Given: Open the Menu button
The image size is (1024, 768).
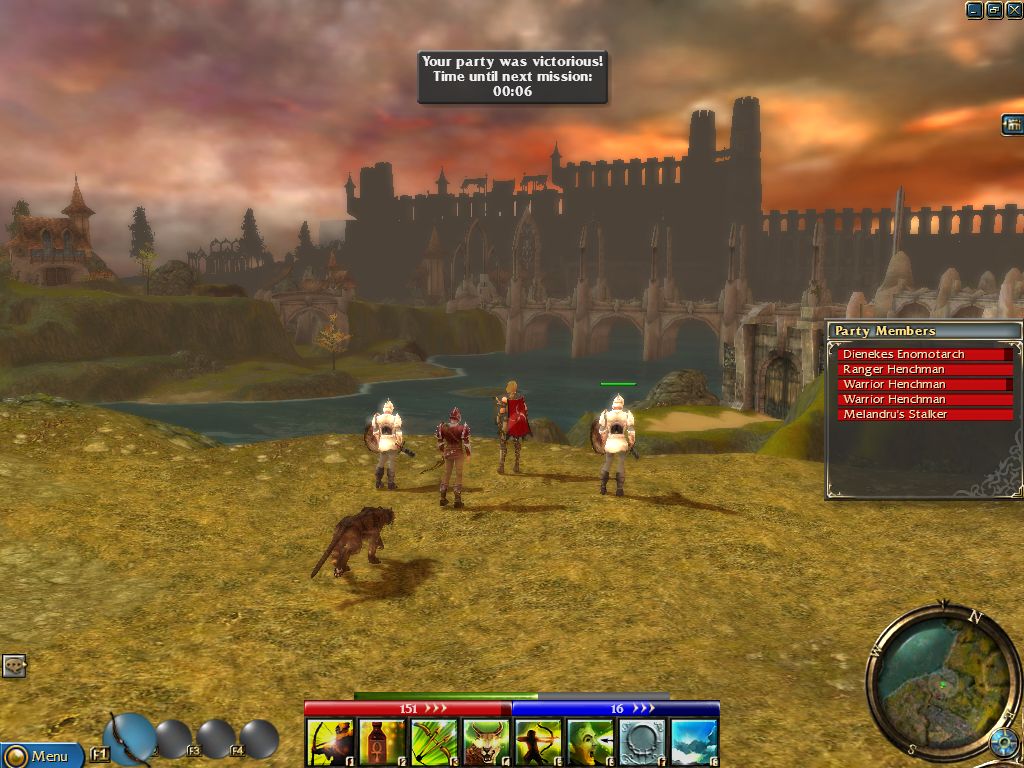Looking at the screenshot, I should click(x=41, y=755).
